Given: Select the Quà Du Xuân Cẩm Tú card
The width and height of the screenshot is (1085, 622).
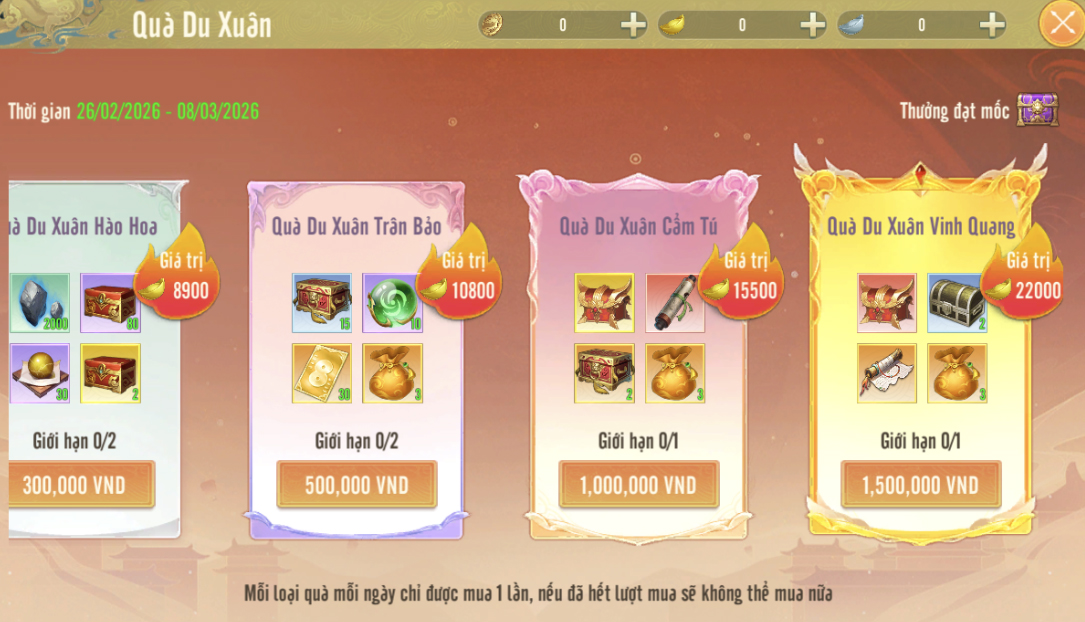Looking at the screenshot, I should tap(638, 226).
